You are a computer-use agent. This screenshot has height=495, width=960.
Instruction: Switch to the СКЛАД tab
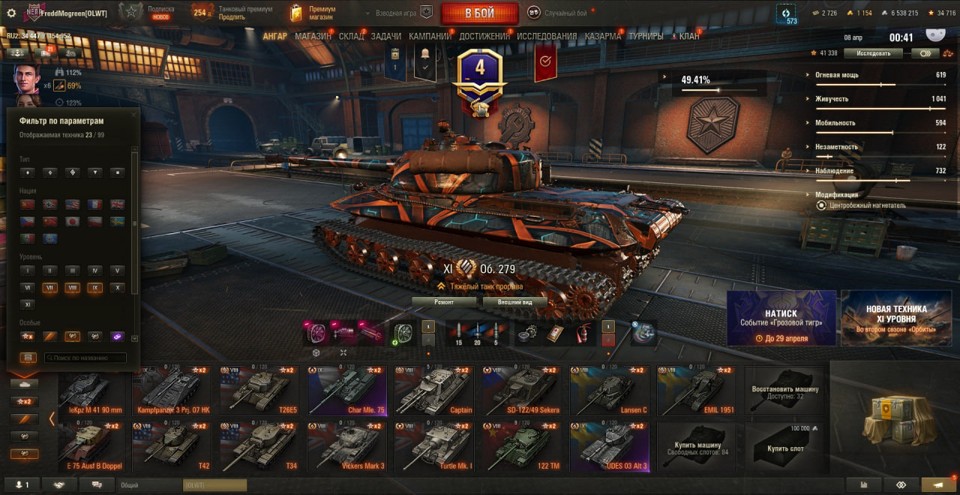[x=351, y=36]
